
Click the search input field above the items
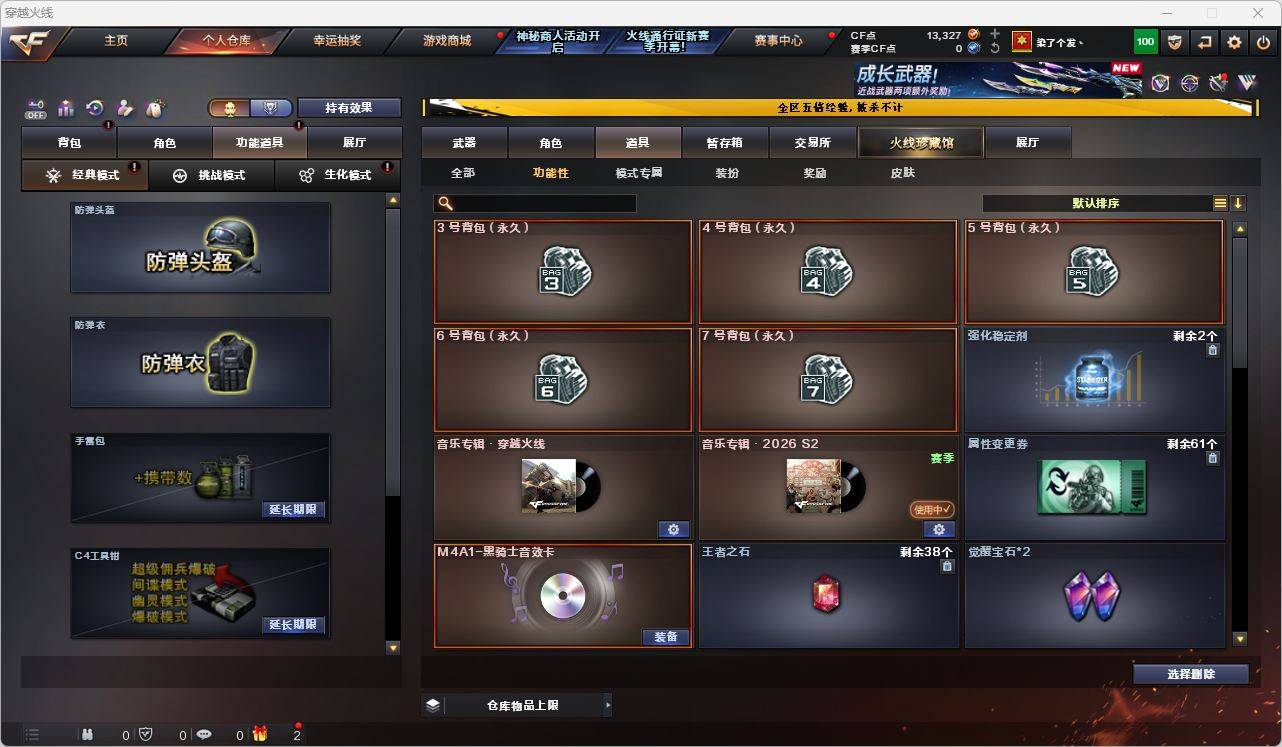pos(535,202)
